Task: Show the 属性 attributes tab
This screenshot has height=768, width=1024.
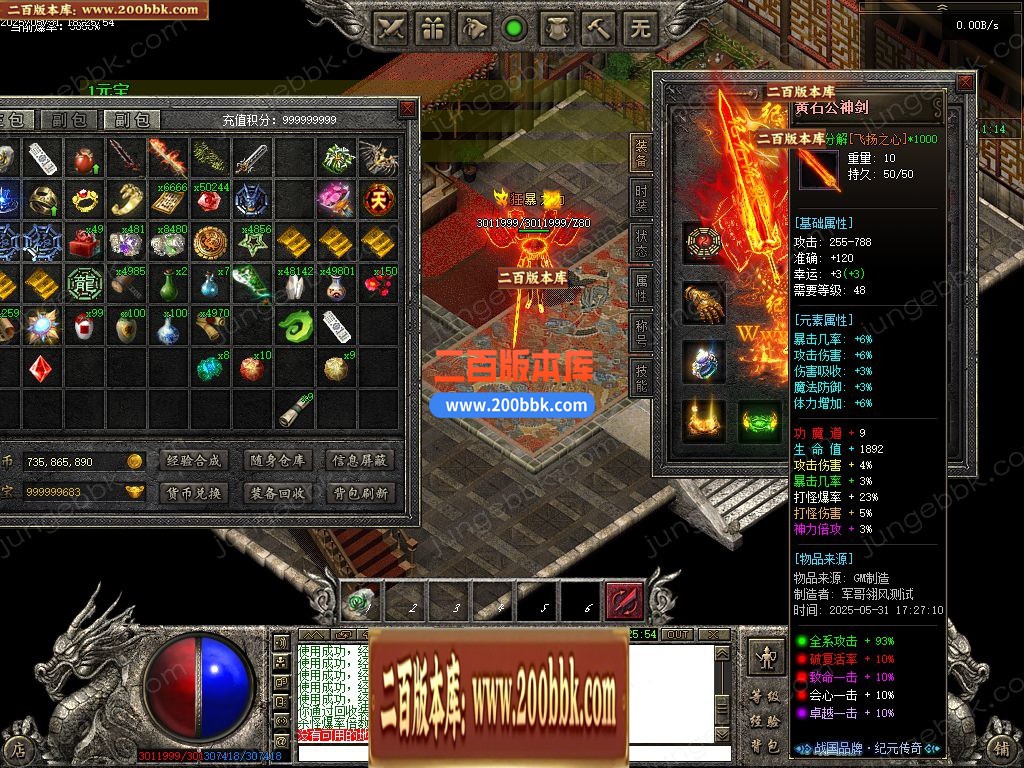Action: coord(641,289)
